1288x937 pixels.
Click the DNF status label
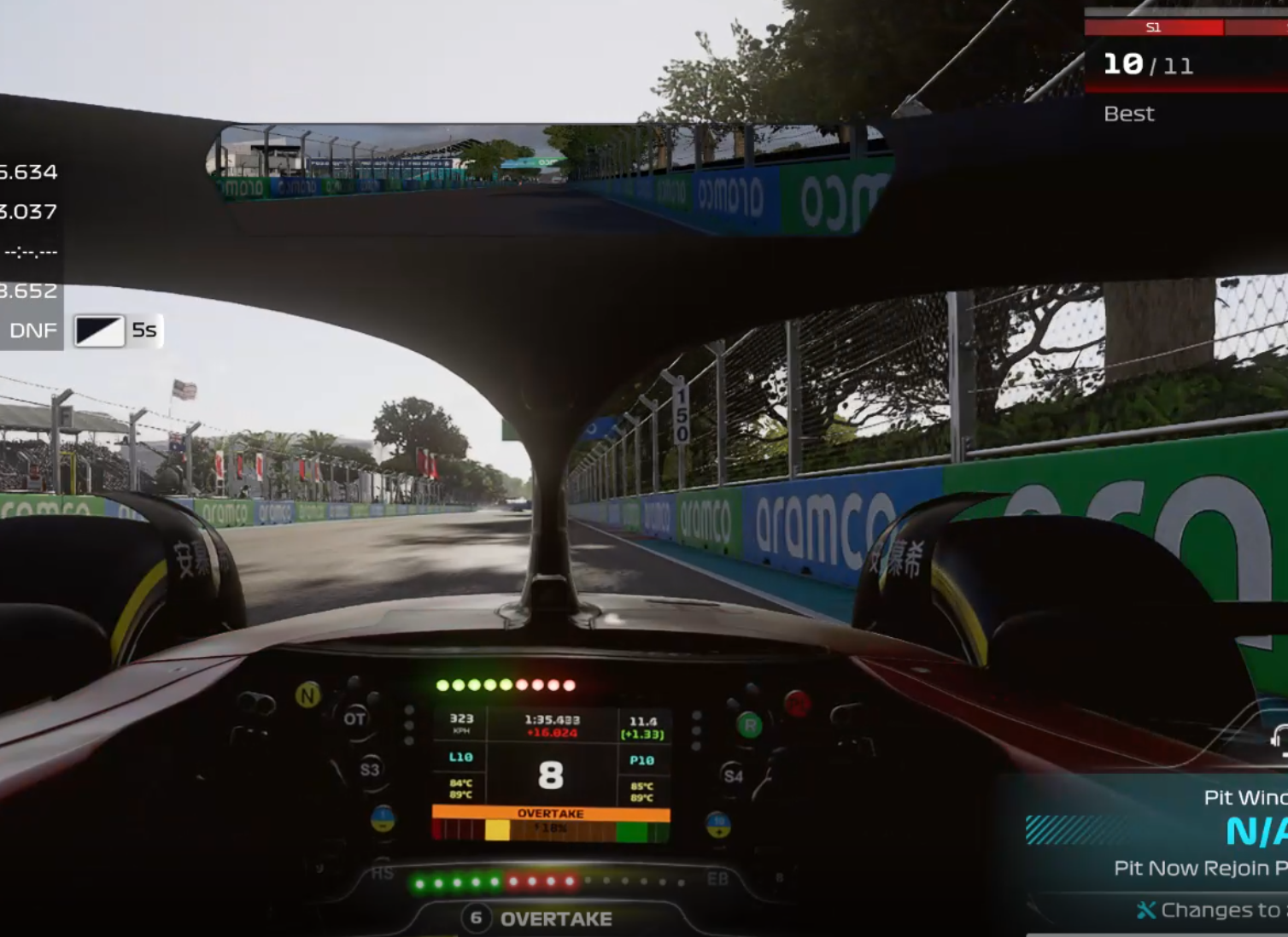[x=34, y=329]
